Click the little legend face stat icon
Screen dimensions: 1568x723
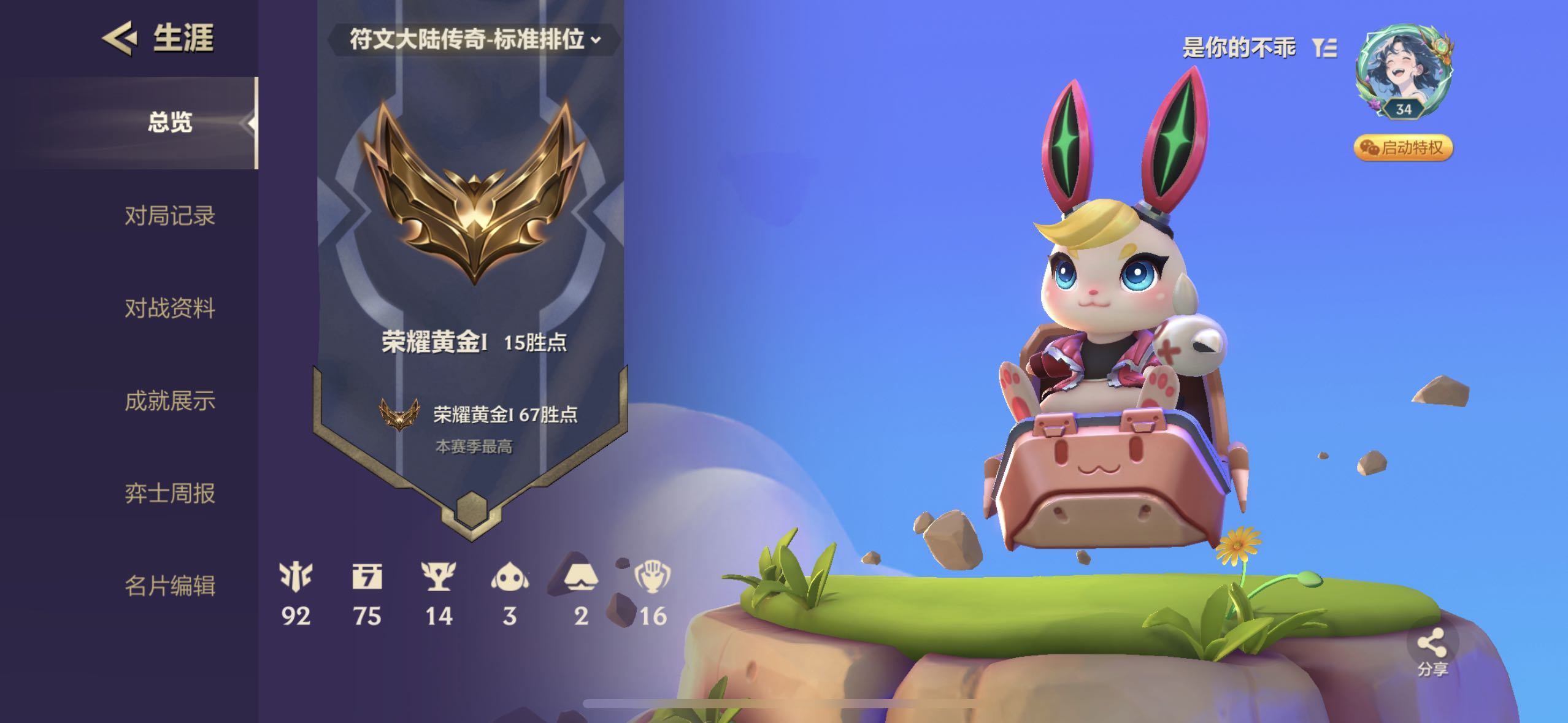(x=510, y=578)
